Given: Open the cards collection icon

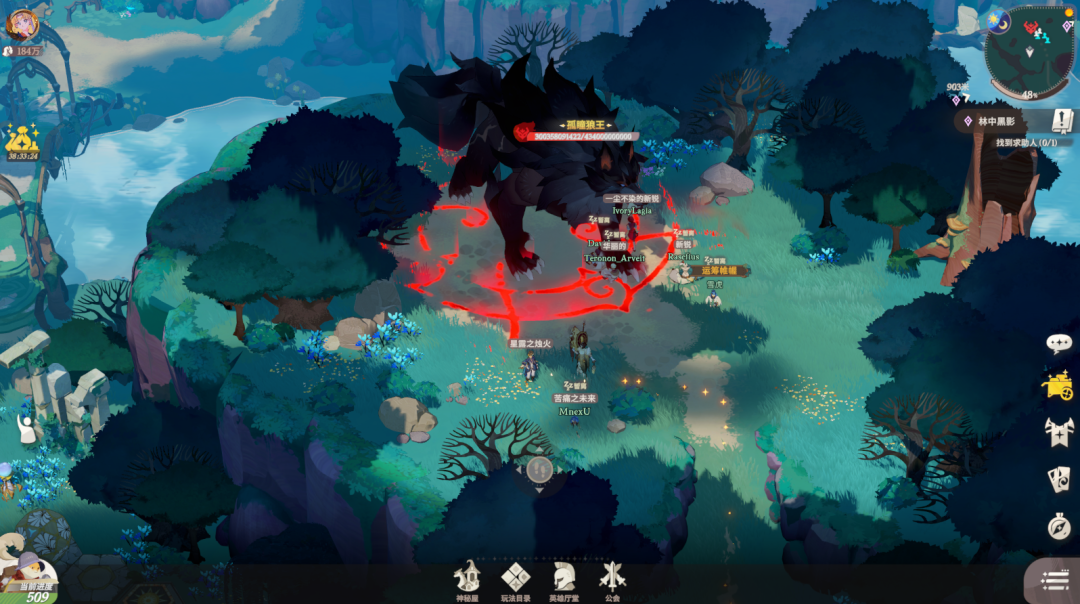Looking at the screenshot, I should 1059,479.
